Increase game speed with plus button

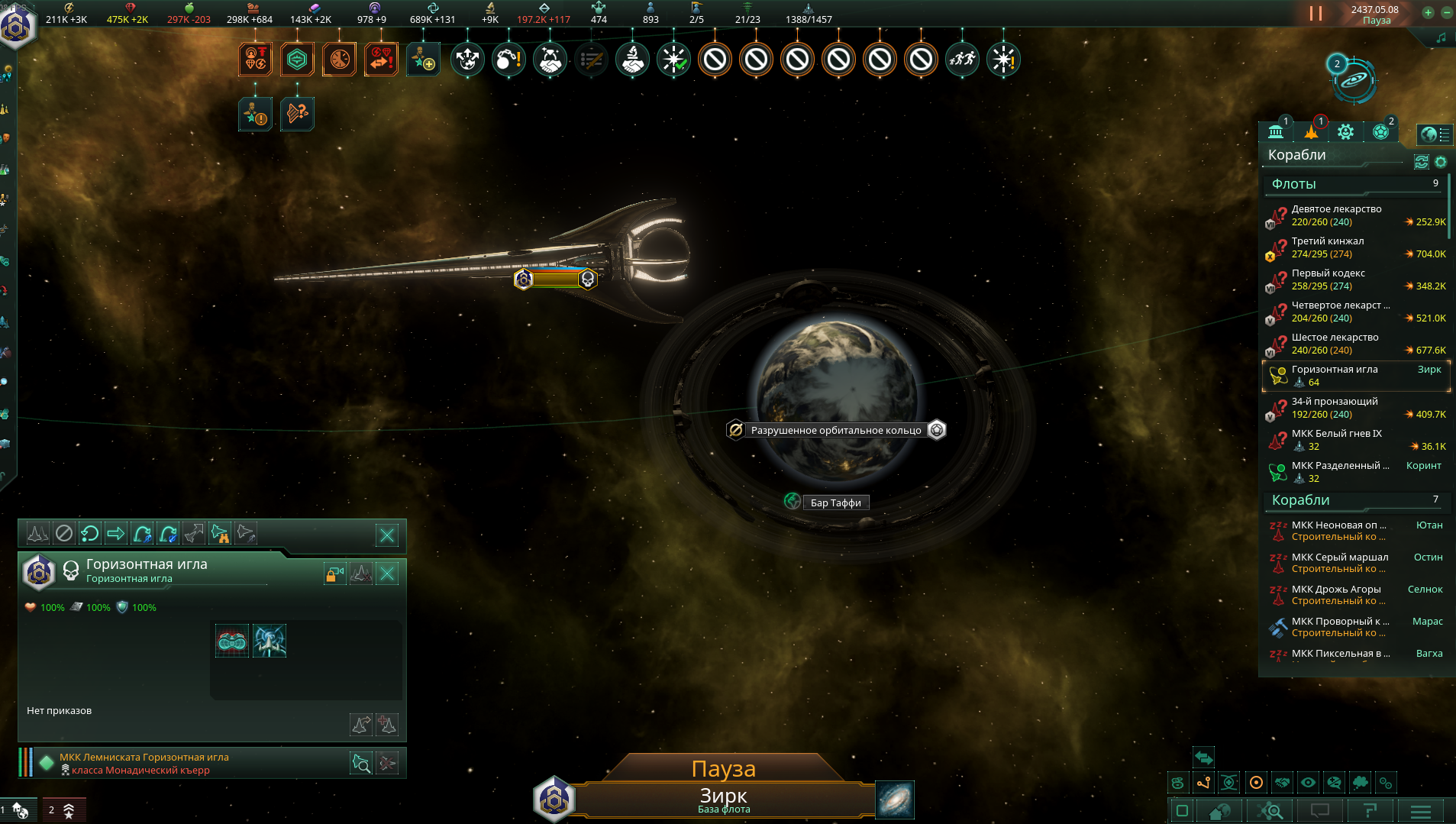coord(1428,12)
